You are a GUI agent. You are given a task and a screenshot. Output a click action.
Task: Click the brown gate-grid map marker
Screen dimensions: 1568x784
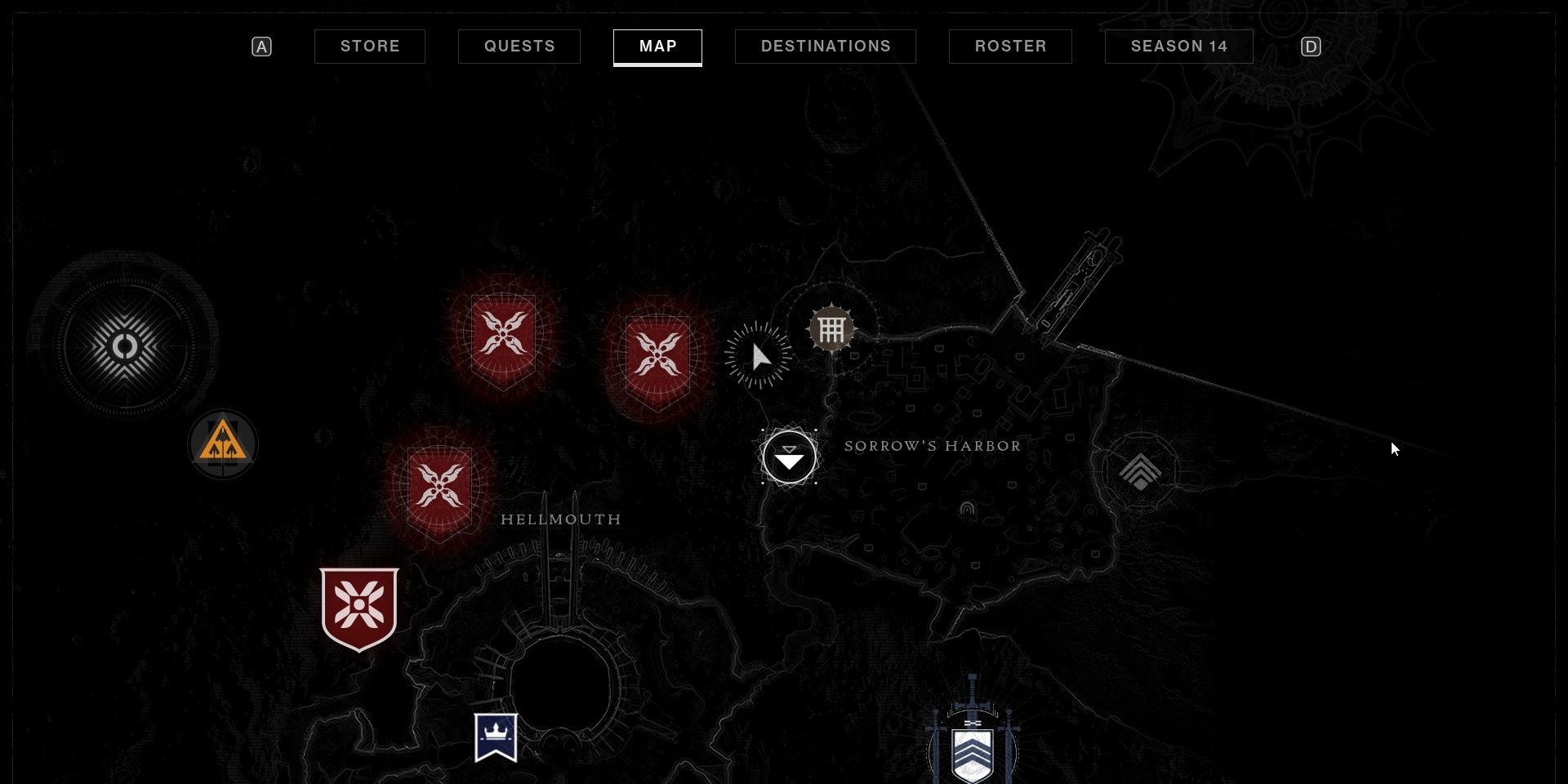tap(831, 330)
